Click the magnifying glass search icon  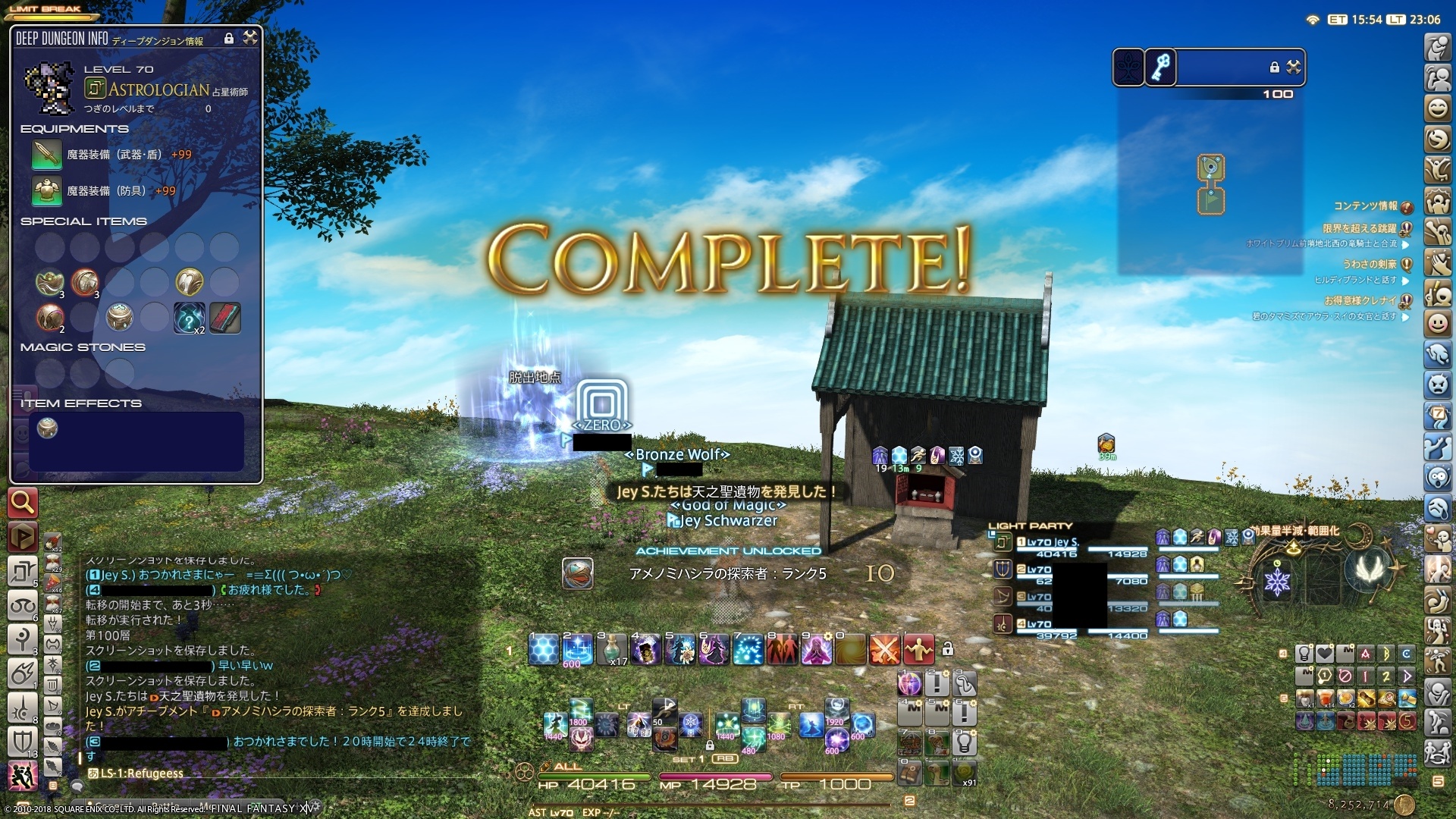23,502
